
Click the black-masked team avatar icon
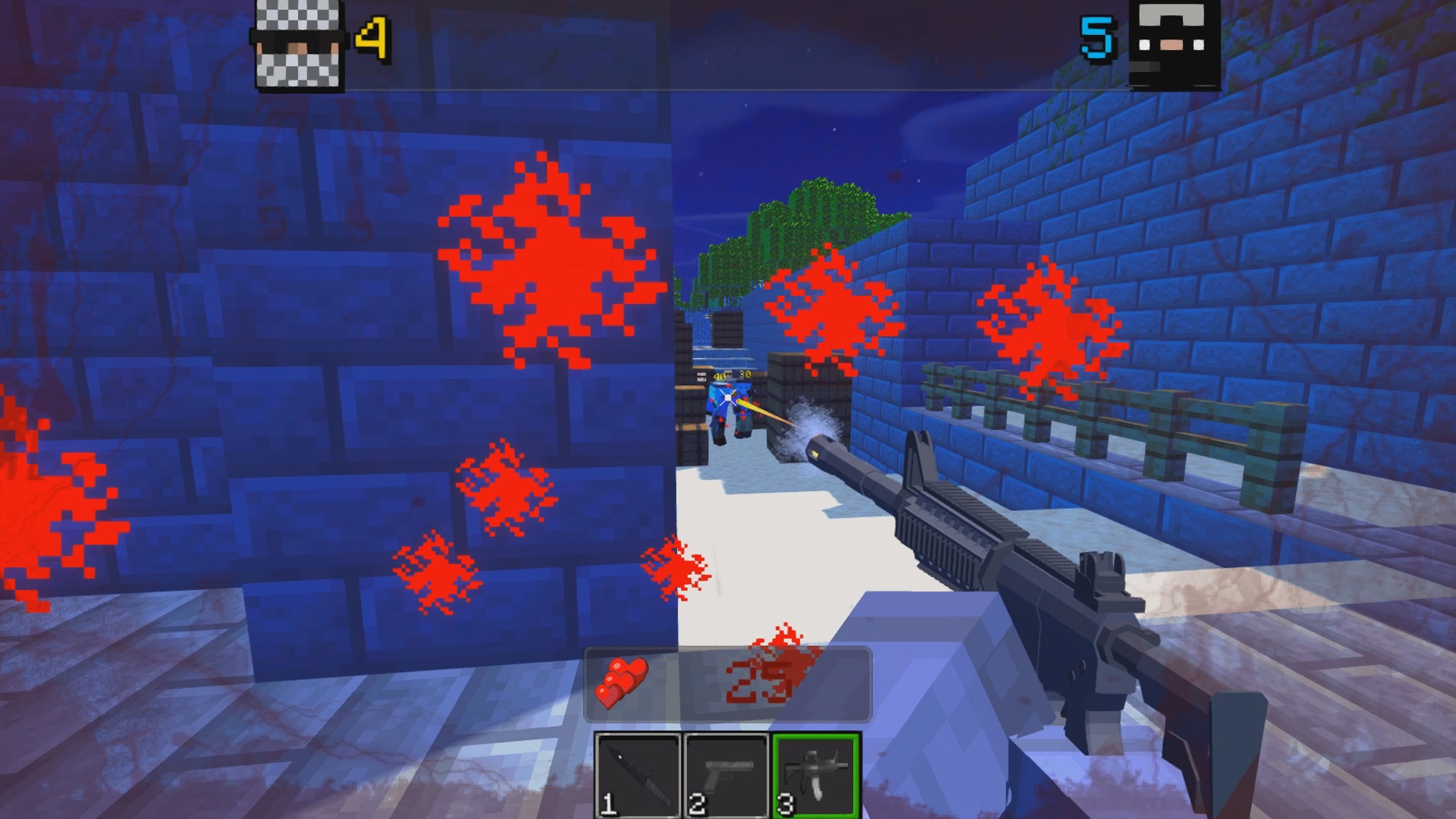1172,43
